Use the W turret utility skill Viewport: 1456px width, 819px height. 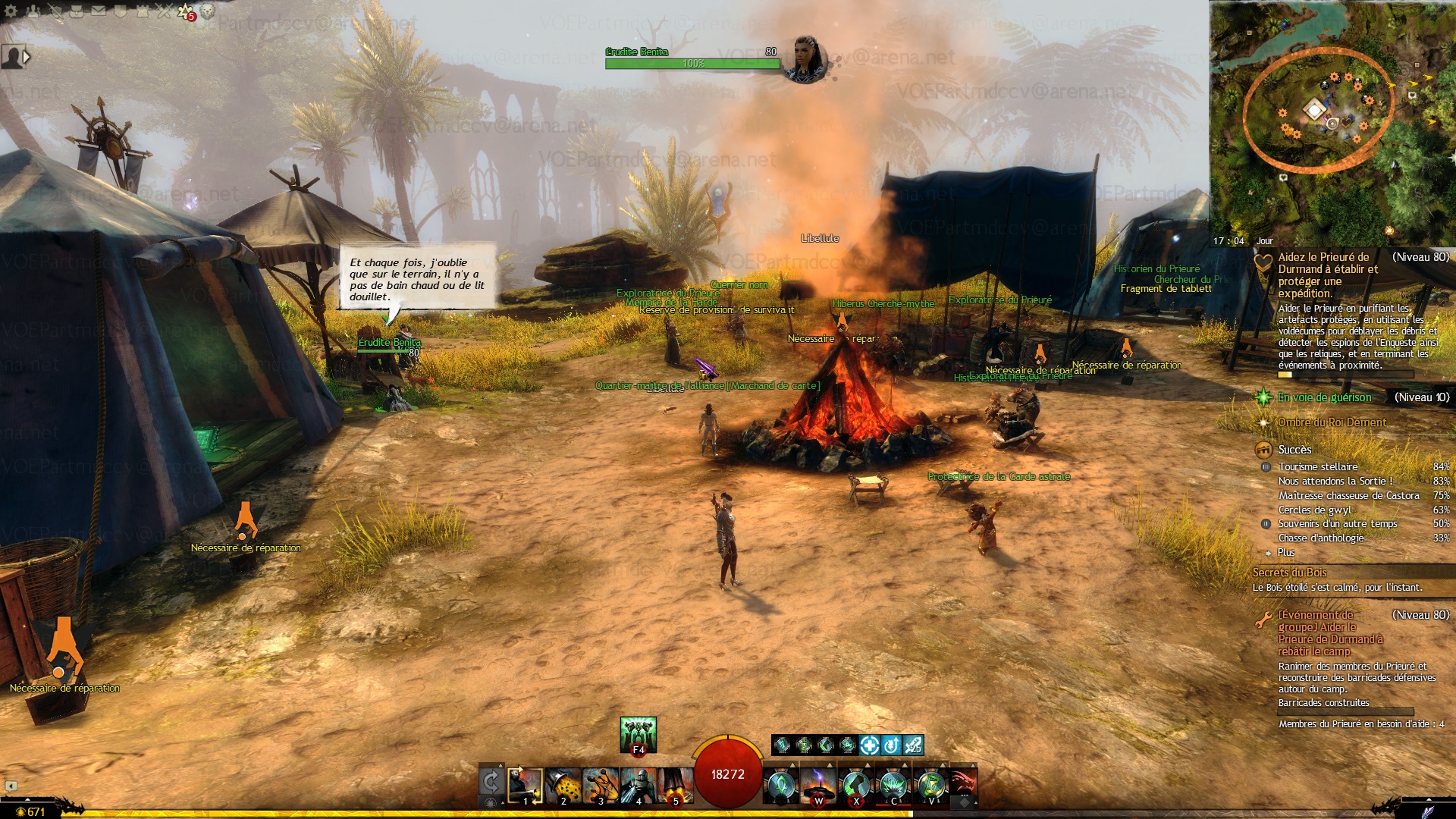pyautogui.click(x=818, y=785)
